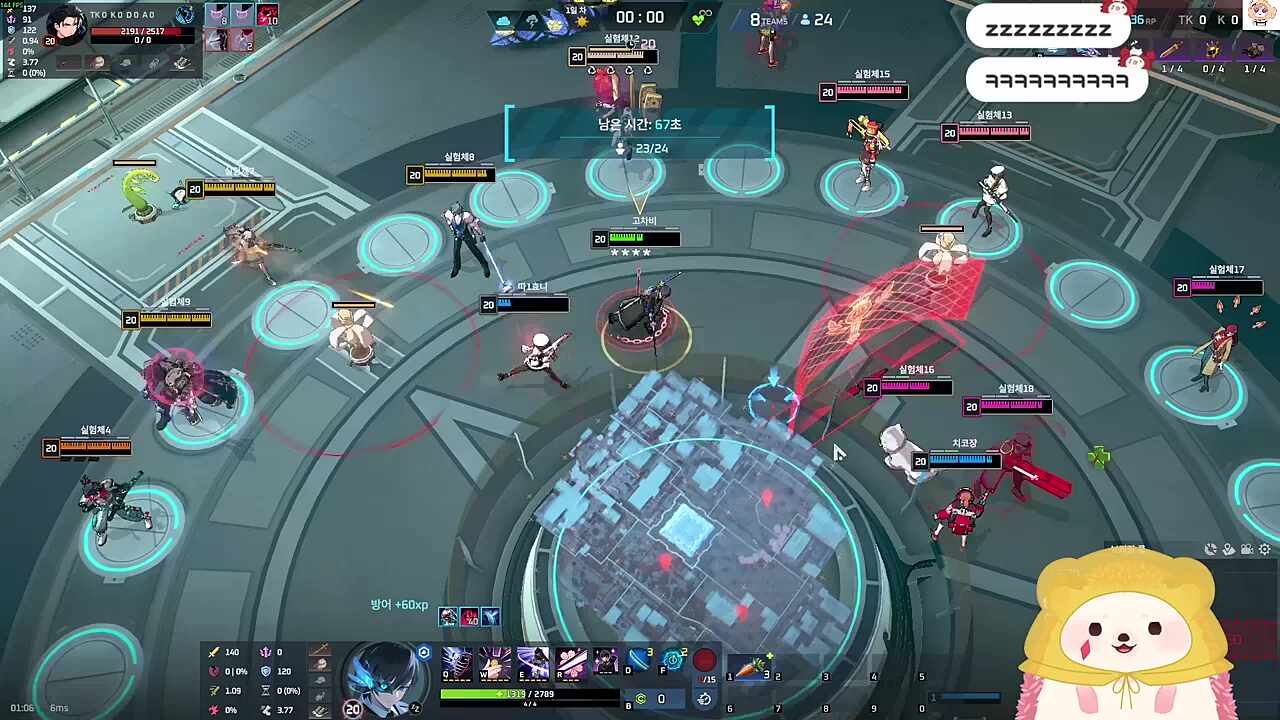Image resolution: width=1280 pixels, height=720 pixels.
Task: Toggle the ping indicator near the minimap icons
Action: 1228,549
